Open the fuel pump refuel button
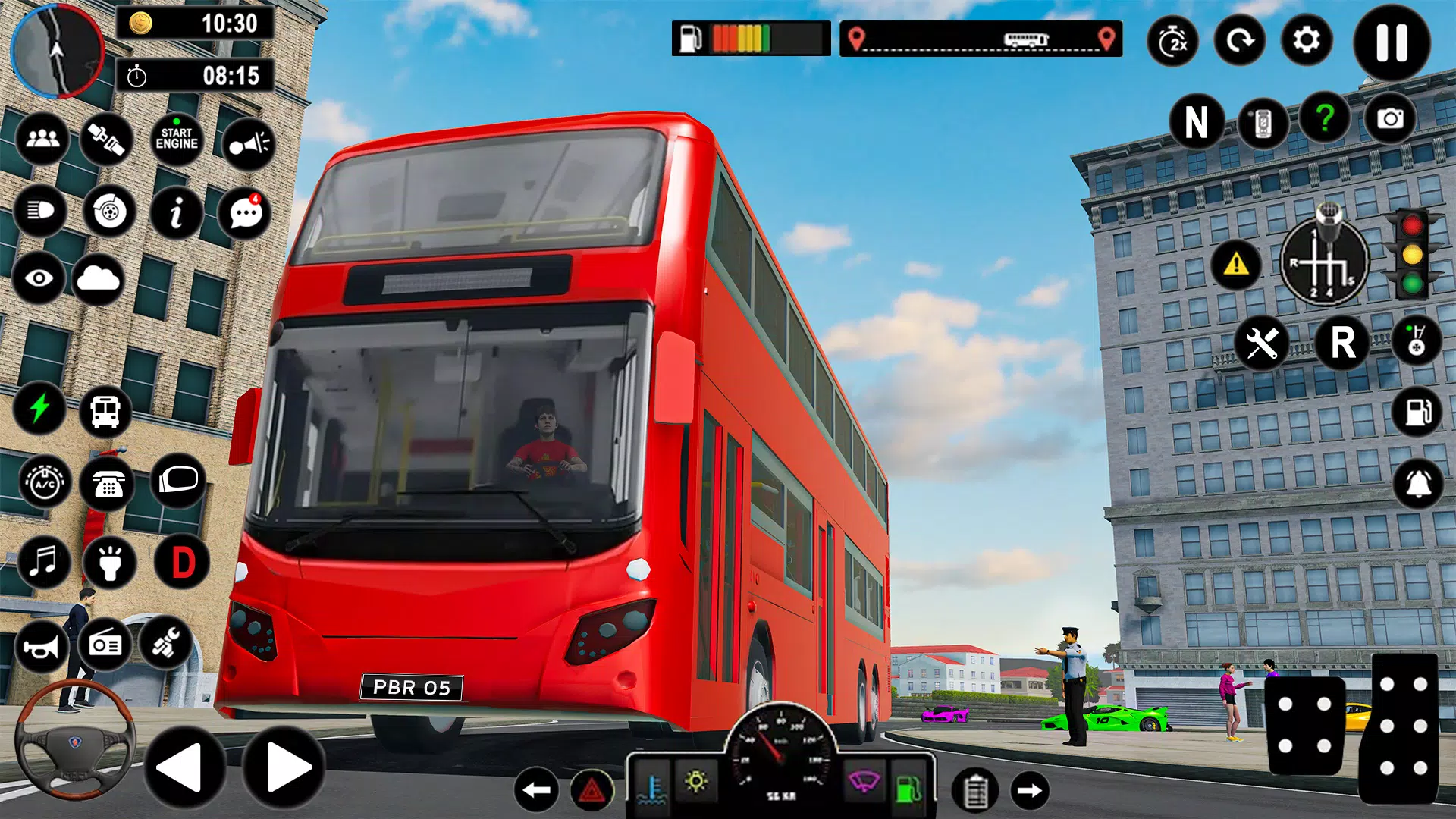 point(1417,412)
